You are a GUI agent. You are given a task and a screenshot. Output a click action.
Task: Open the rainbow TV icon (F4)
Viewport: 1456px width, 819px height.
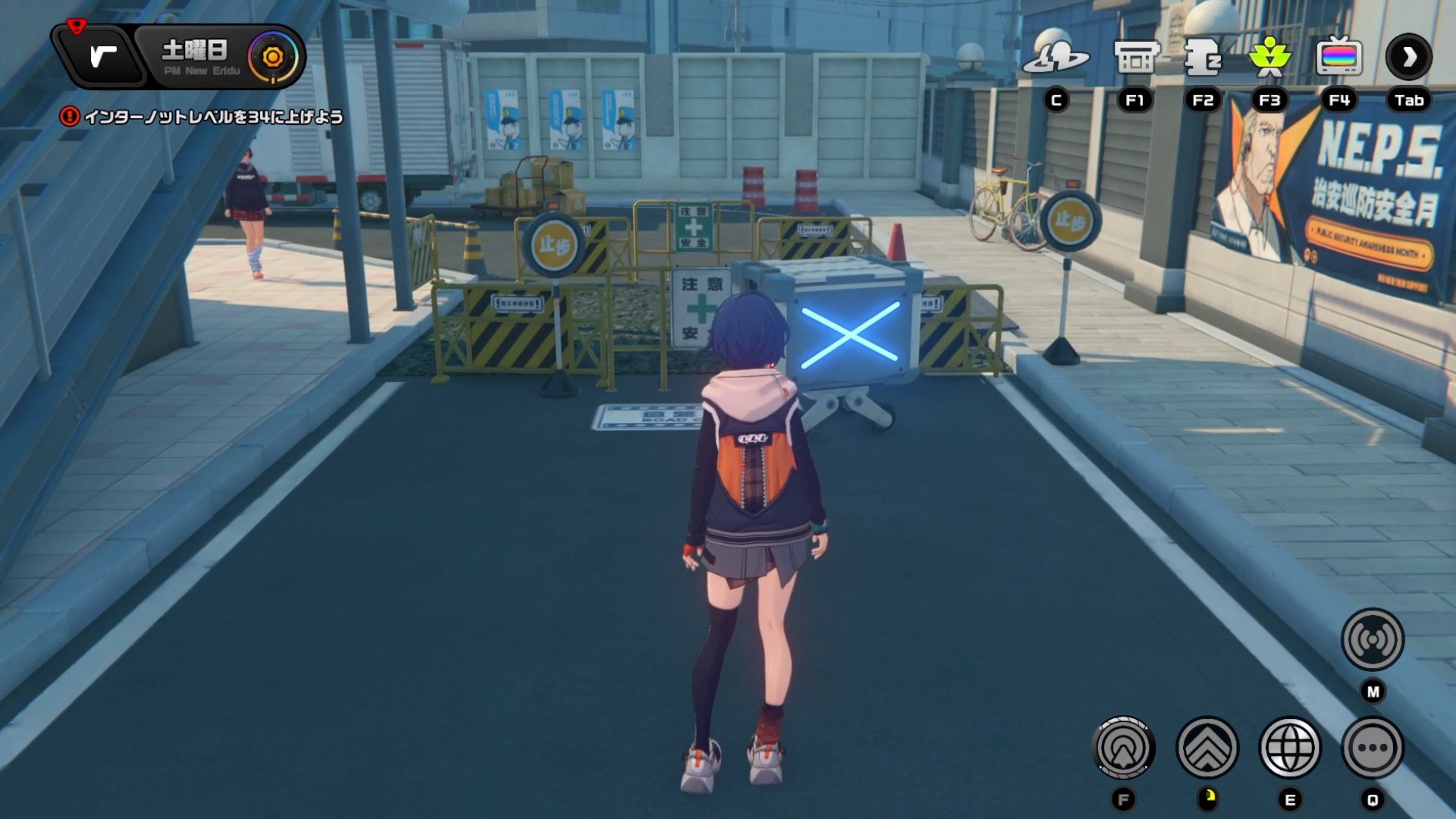coord(1337,58)
